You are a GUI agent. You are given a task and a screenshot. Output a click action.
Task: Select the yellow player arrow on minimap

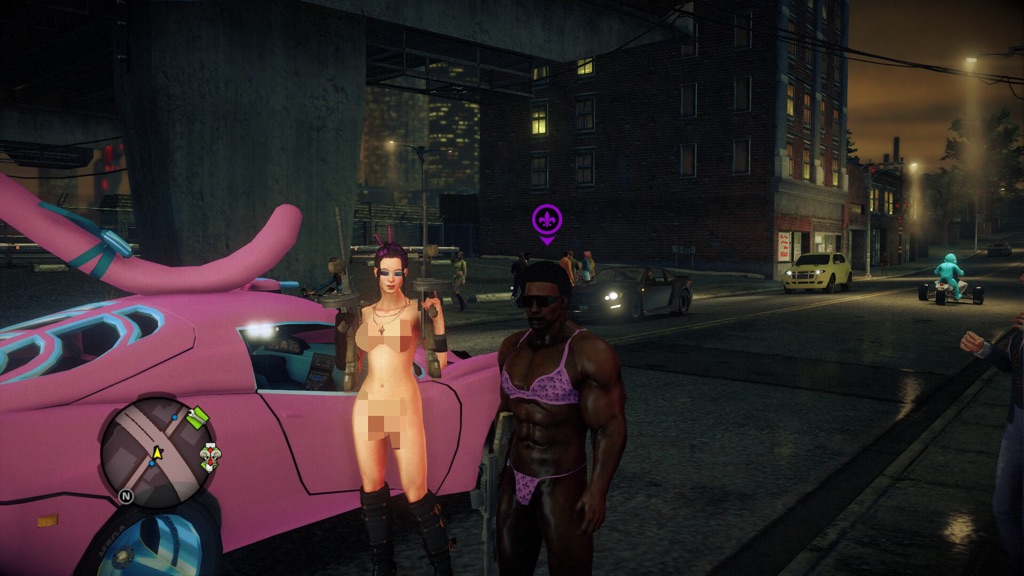click(x=156, y=453)
